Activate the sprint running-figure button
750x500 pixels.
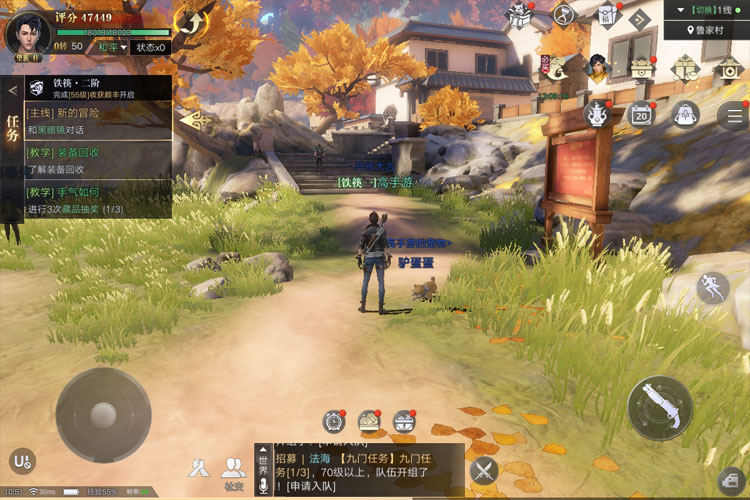[712, 288]
